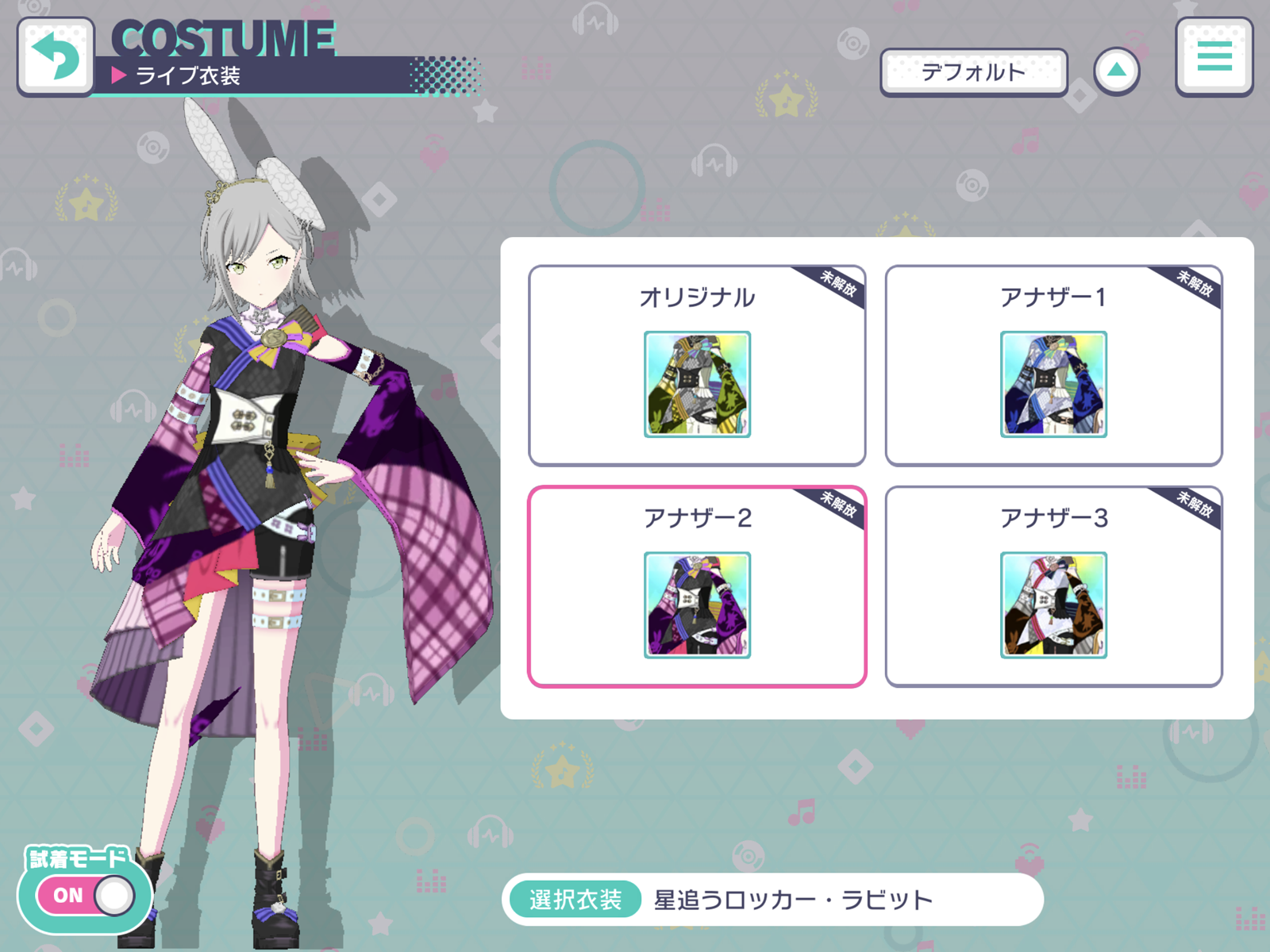Switch the try-on mode switch
Viewport: 1270px width, 952px height.
(83, 895)
